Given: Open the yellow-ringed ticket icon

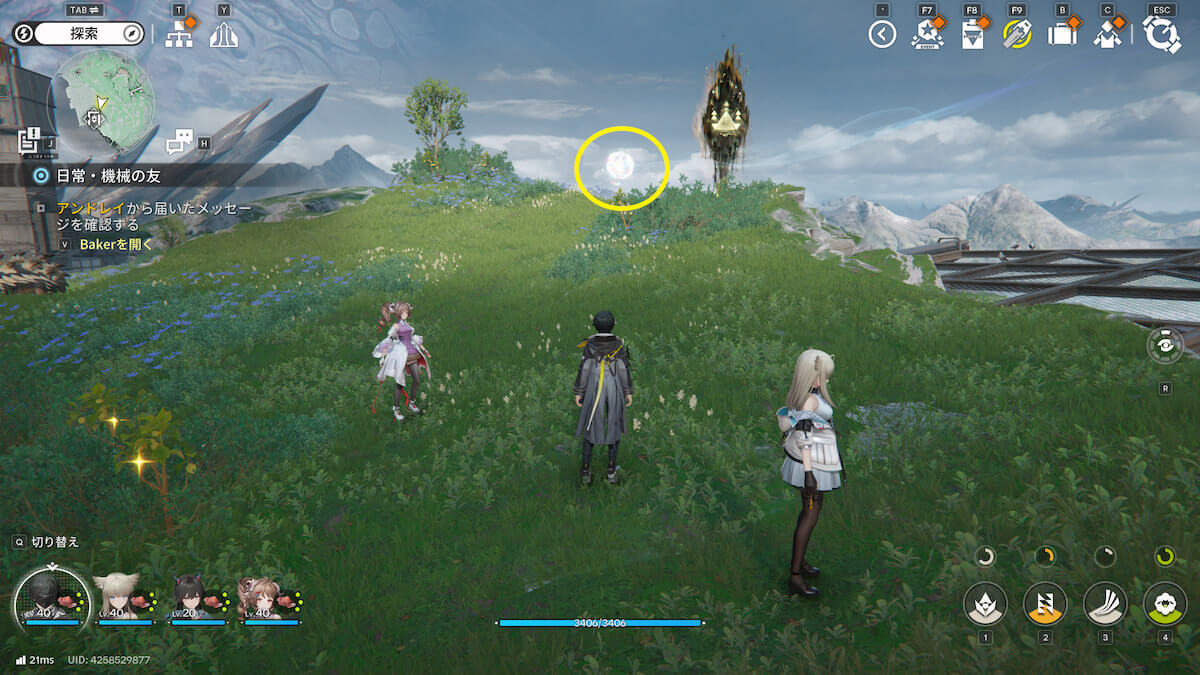Looking at the screenshot, I should pos(1017,35).
